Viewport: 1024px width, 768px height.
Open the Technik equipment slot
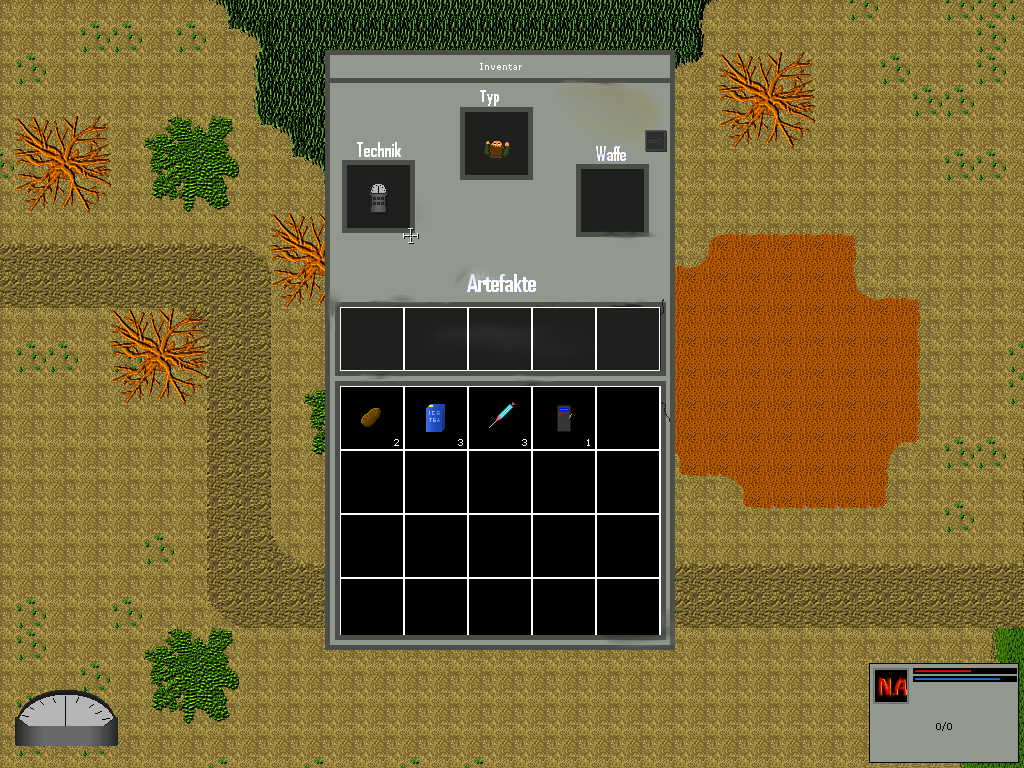click(378, 197)
